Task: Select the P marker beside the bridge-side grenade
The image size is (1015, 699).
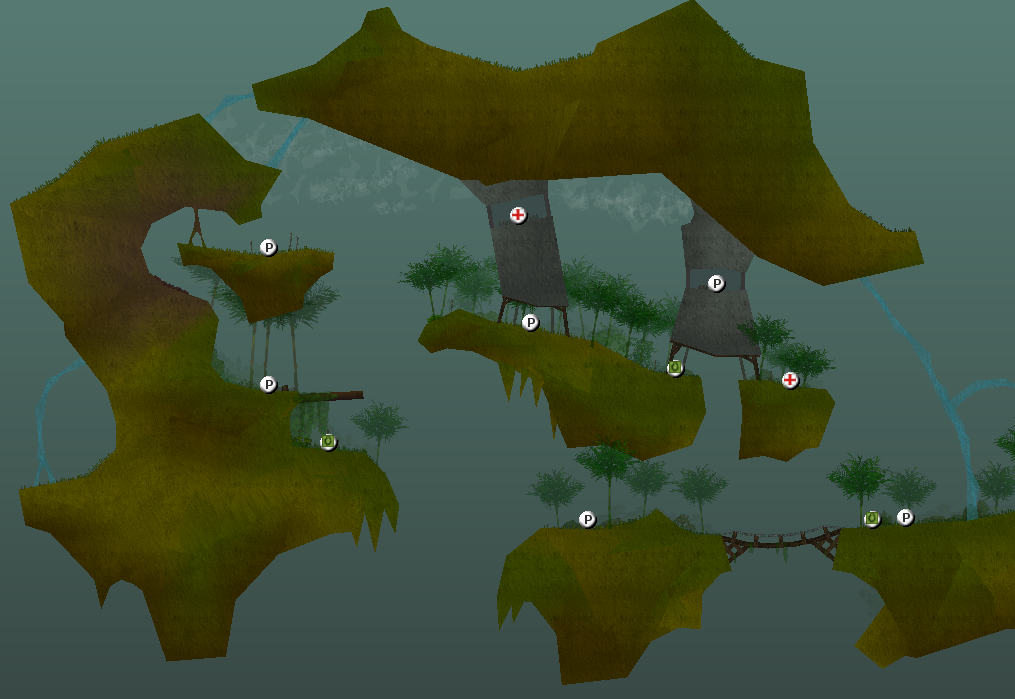Action: pos(905,517)
